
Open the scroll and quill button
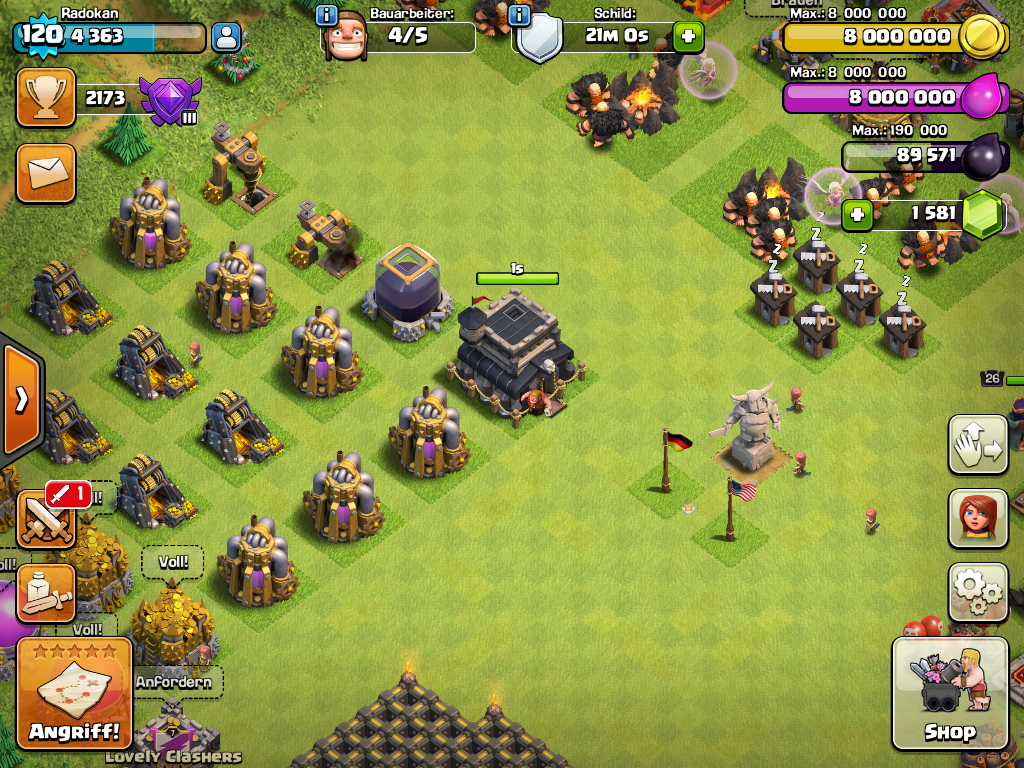(x=46, y=592)
